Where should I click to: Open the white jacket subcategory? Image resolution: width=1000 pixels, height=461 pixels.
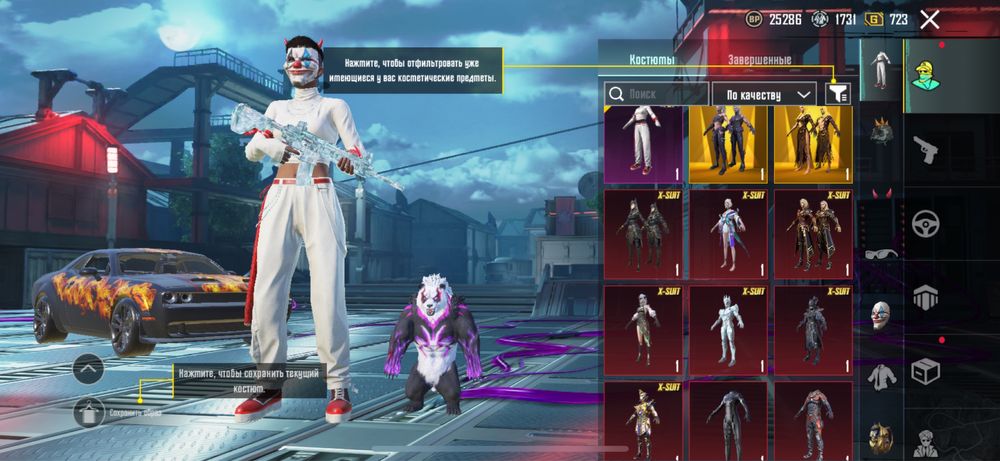[881, 376]
